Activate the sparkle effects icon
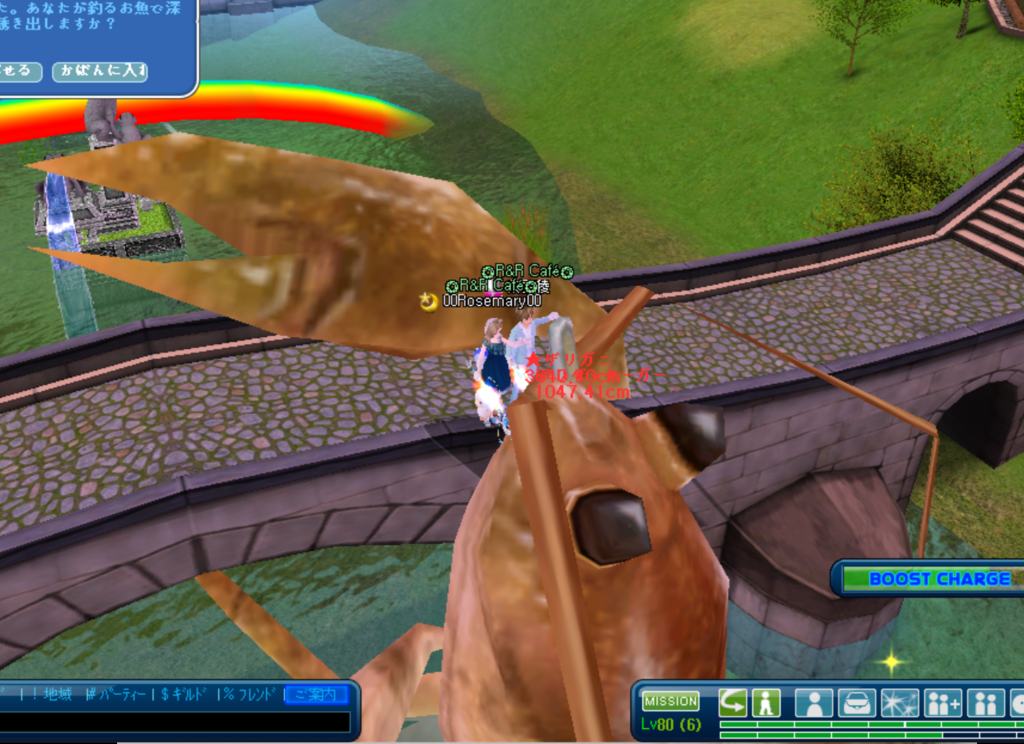The width and height of the screenshot is (1024, 744). 899,702
